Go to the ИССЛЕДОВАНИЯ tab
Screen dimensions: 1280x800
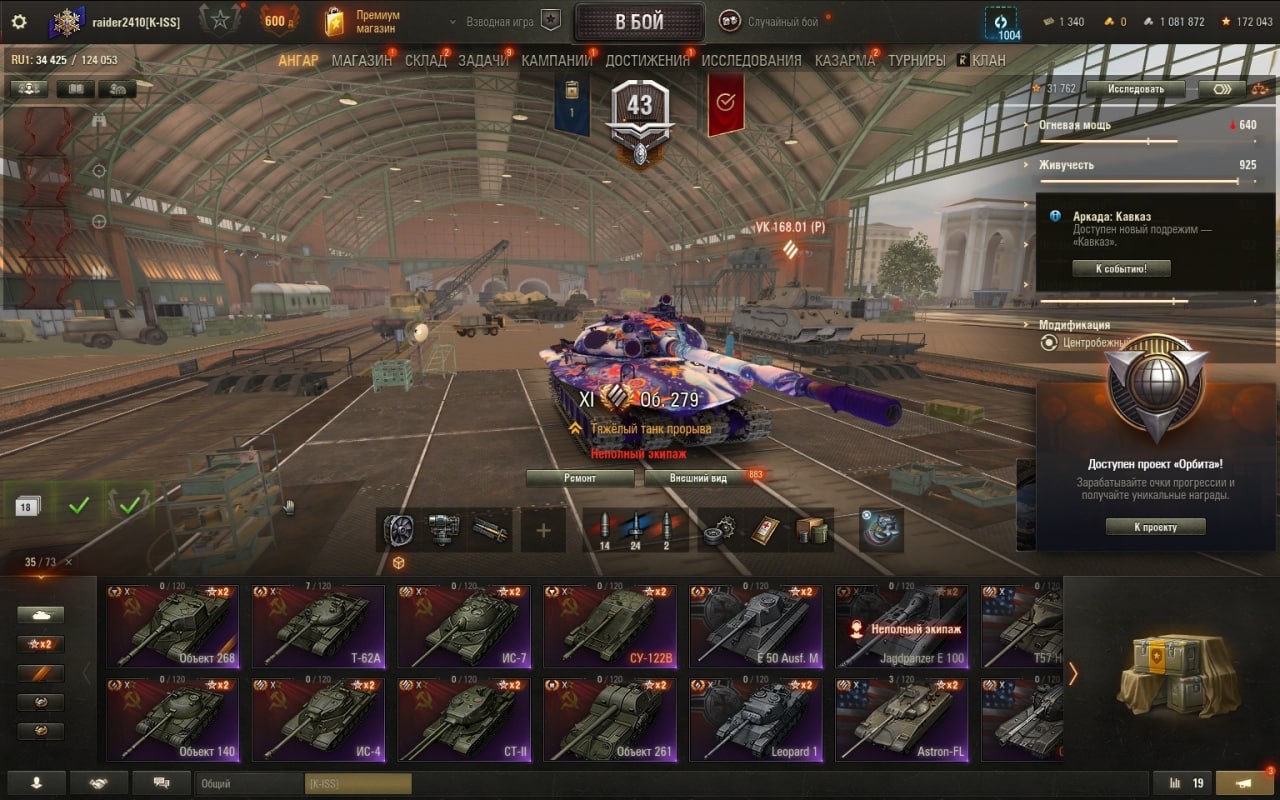point(751,60)
